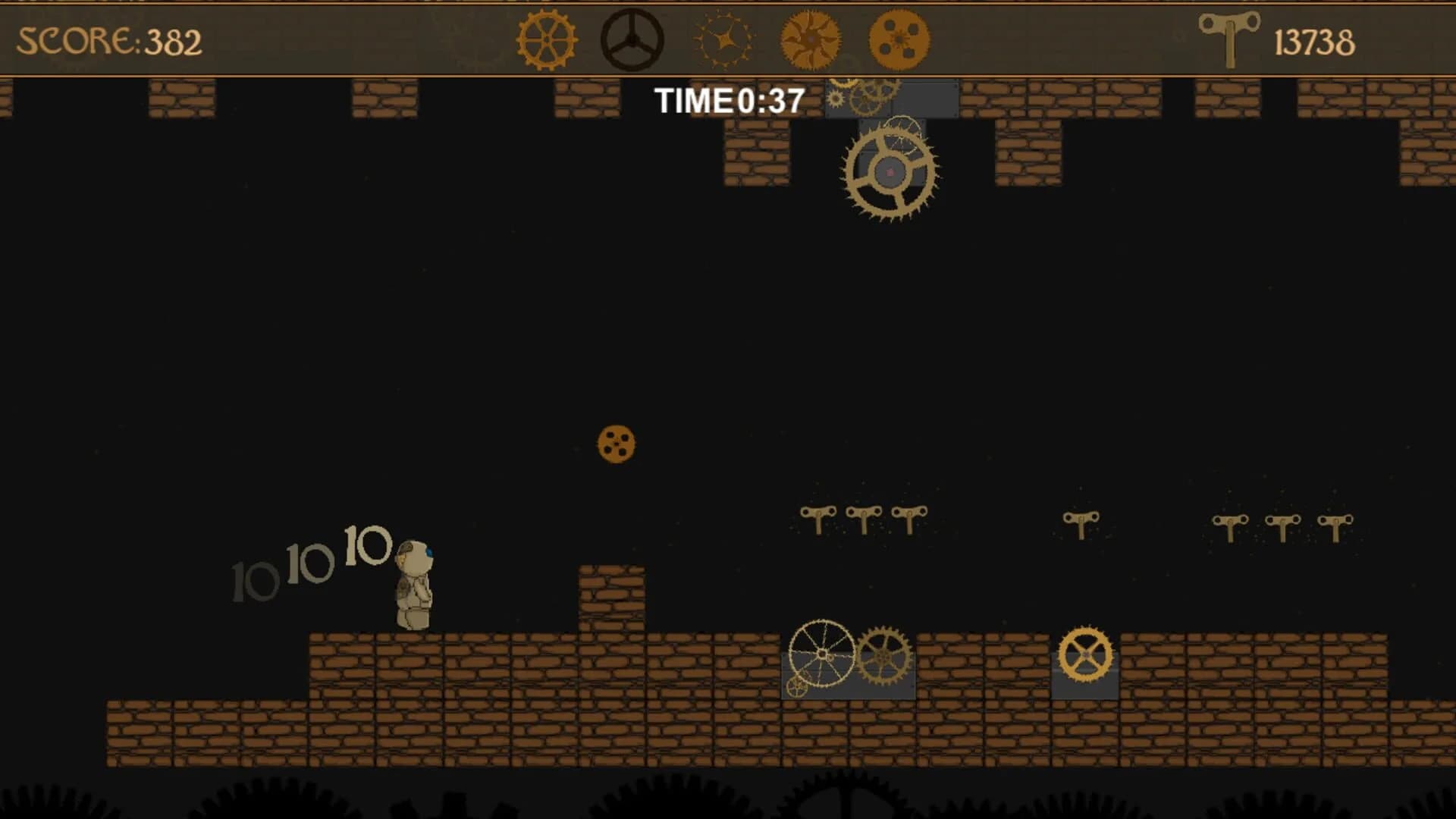Click the leftmost winding key in the middle key cluster
Viewport: 1456px width, 819px height.
click(817, 516)
